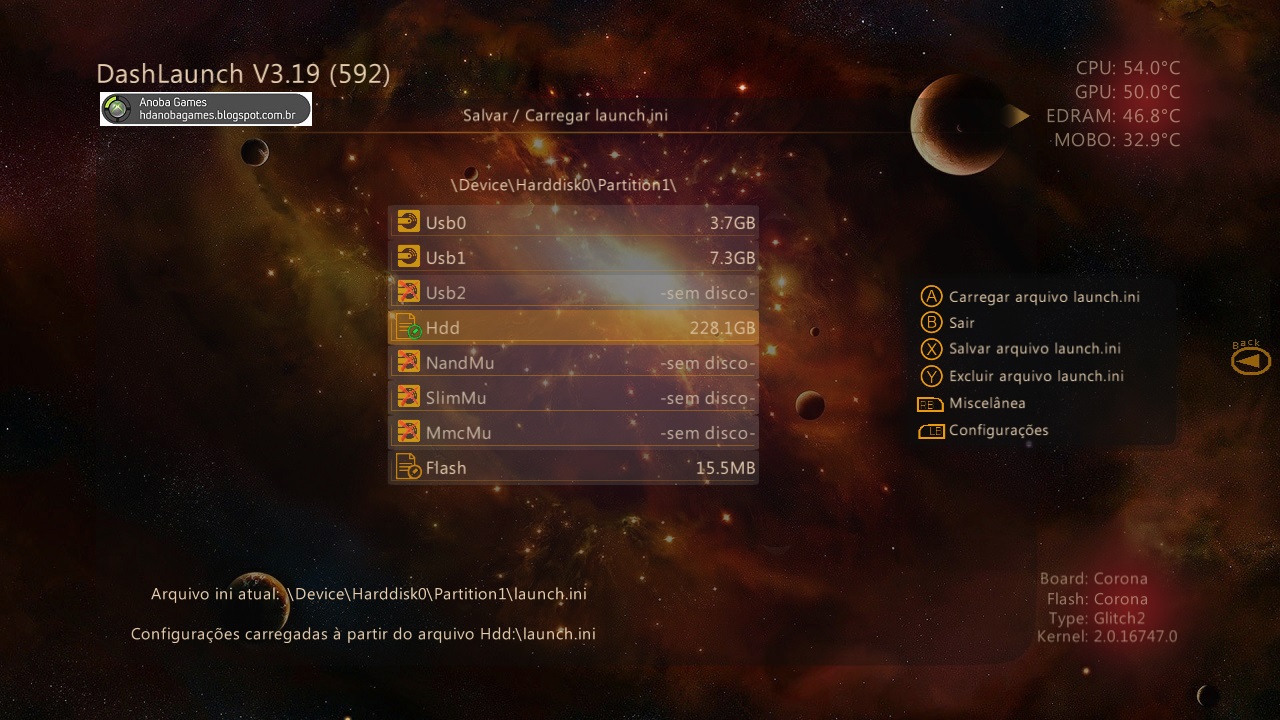Viewport: 1280px width, 720px height.
Task: Click the RB bumper icon beside Miscelânea
Action: [929, 403]
